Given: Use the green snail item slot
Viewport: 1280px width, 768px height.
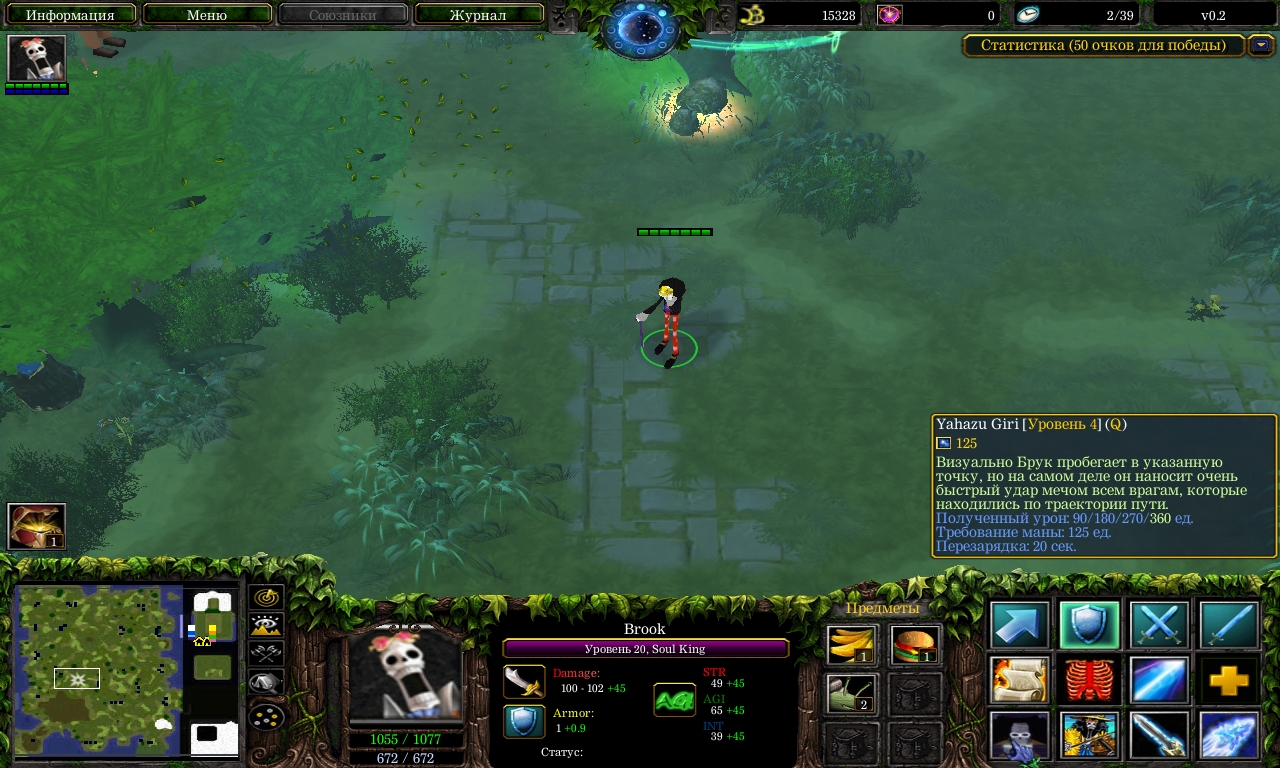Looking at the screenshot, I should pyautogui.click(x=852, y=693).
